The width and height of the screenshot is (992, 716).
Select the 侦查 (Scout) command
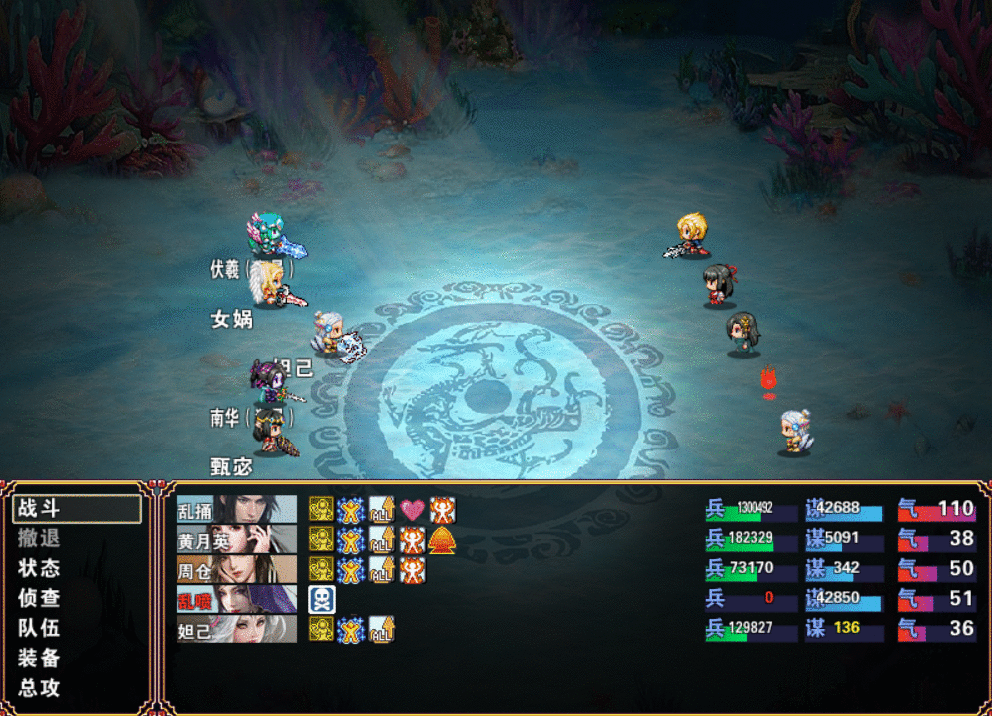coord(39,598)
